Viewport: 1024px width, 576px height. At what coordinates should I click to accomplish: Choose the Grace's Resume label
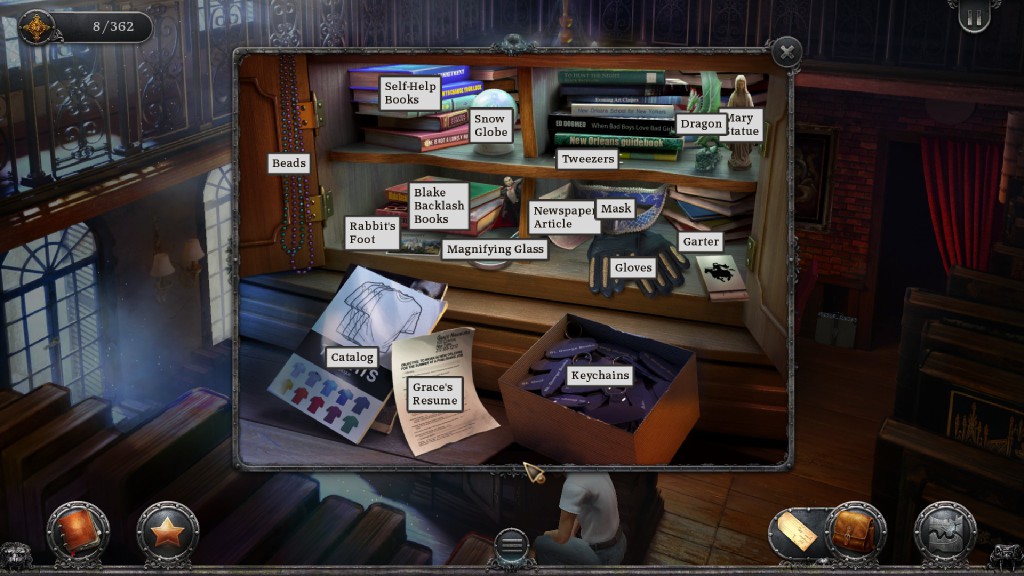(x=434, y=394)
